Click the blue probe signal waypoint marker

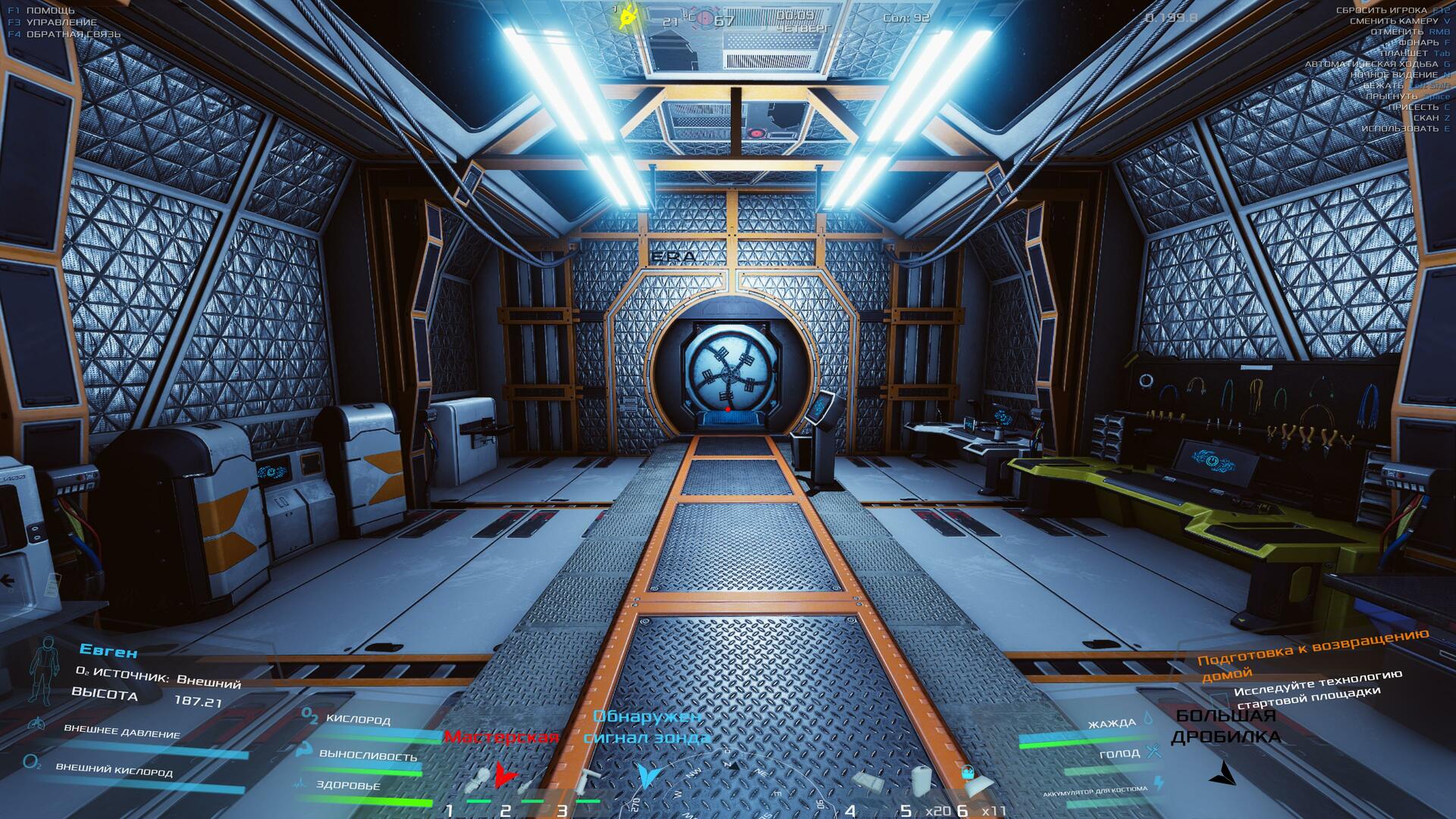pyautogui.click(x=649, y=775)
